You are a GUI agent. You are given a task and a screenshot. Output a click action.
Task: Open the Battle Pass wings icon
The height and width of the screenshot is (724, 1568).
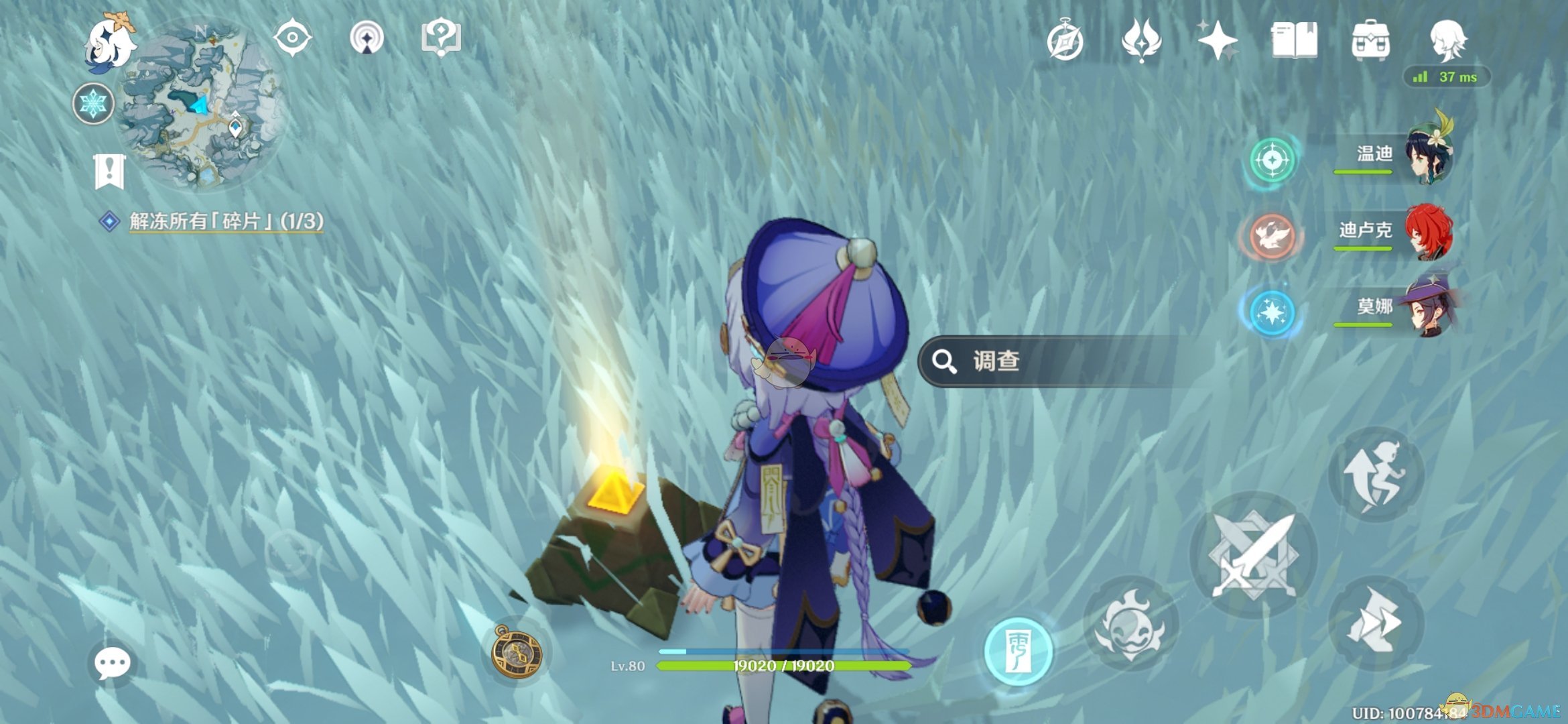1141,42
